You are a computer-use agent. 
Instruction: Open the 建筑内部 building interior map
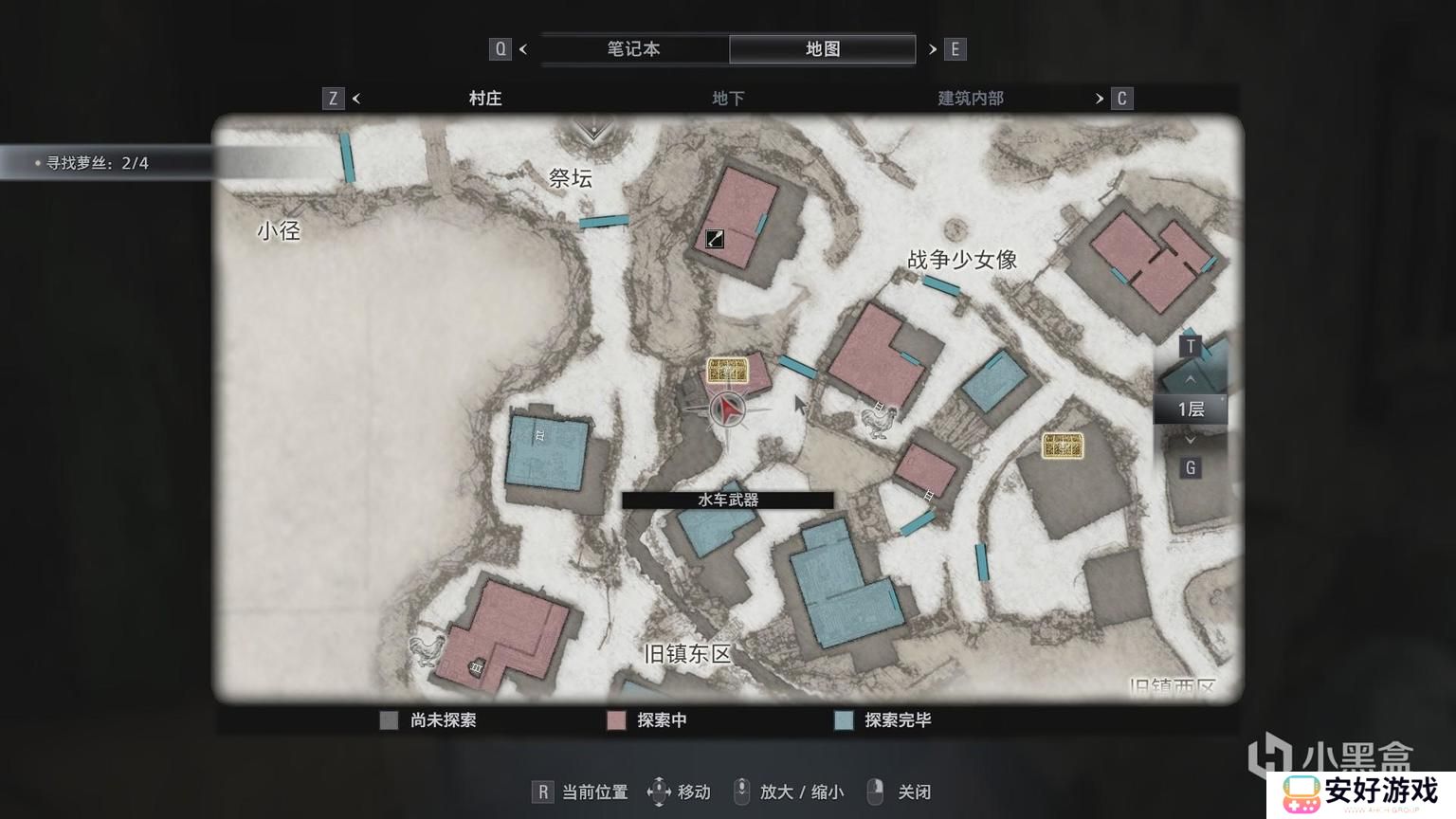coord(970,99)
